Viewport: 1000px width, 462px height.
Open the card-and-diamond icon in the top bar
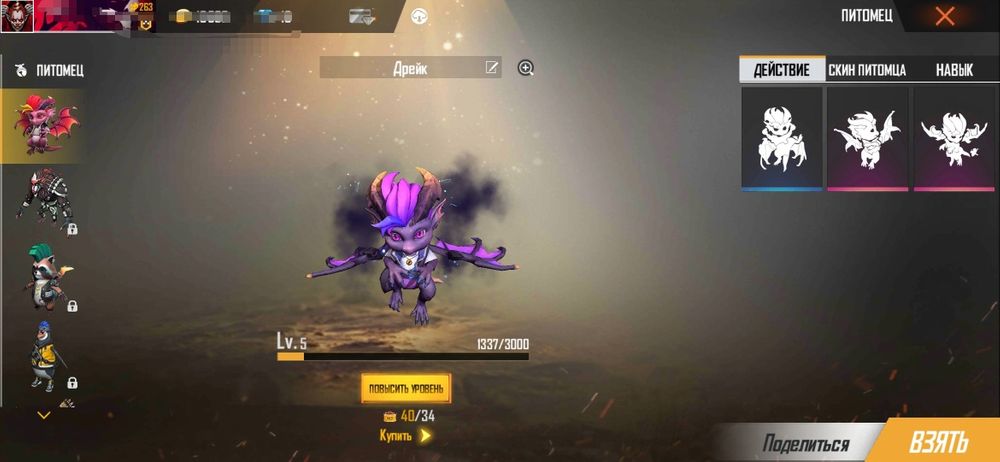361,16
